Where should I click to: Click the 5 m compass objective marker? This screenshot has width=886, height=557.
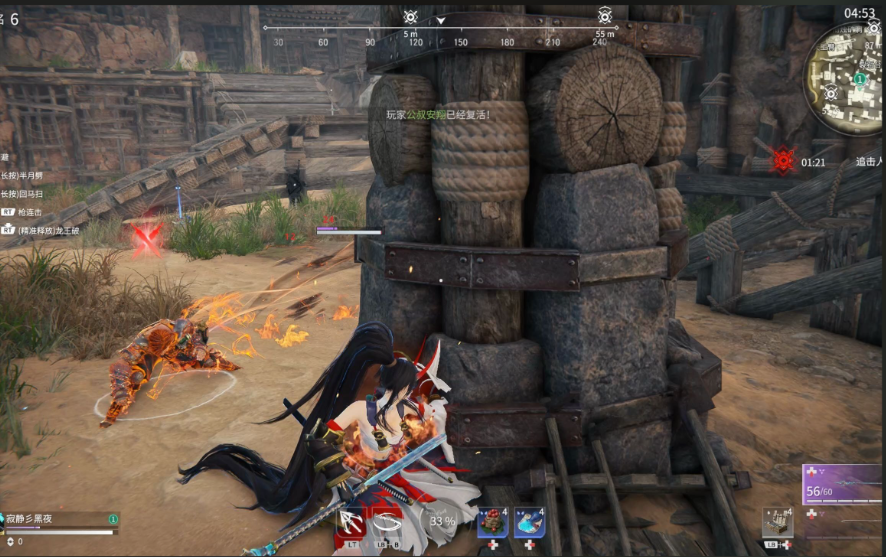click(411, 17)
